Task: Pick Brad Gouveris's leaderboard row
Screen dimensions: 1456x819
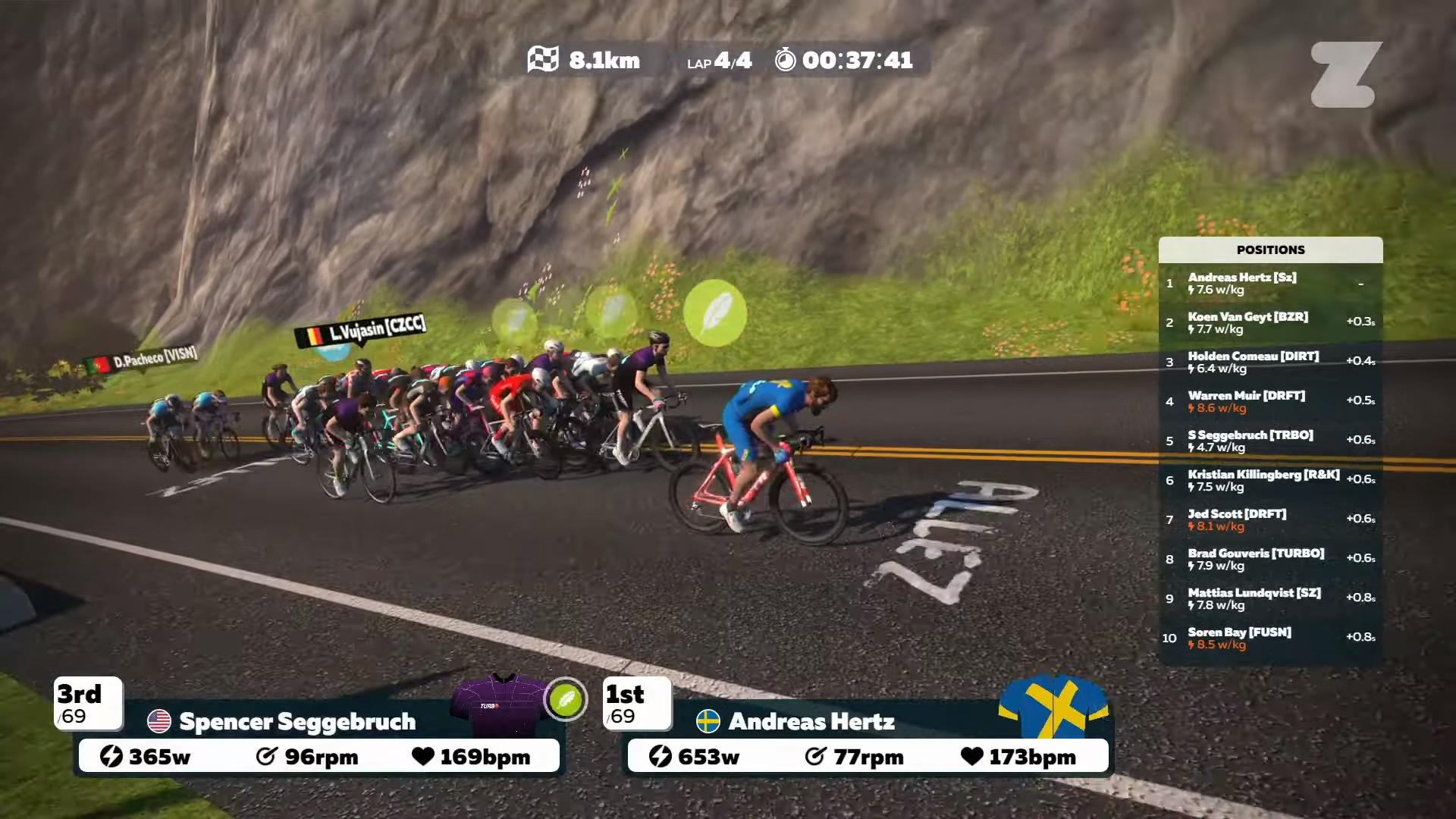Action: 1270,560
